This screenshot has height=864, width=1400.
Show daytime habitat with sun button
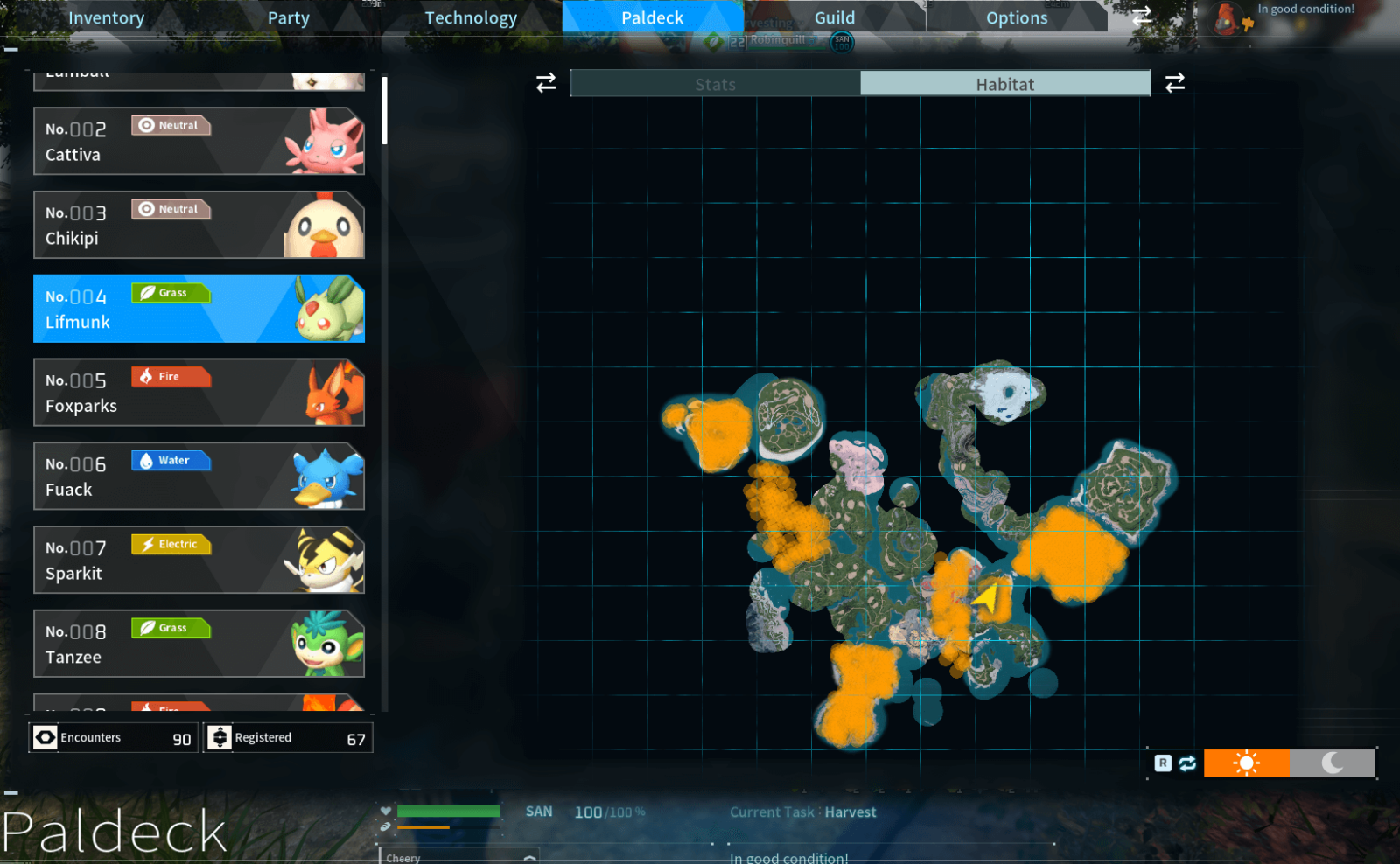[1246, 763]
